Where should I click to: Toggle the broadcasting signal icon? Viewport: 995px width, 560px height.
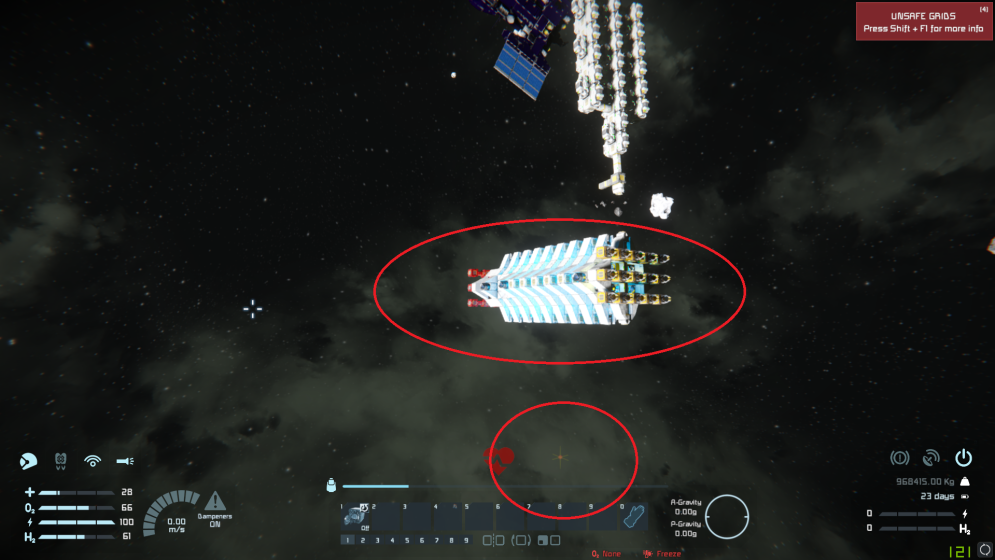click(93, 461)
